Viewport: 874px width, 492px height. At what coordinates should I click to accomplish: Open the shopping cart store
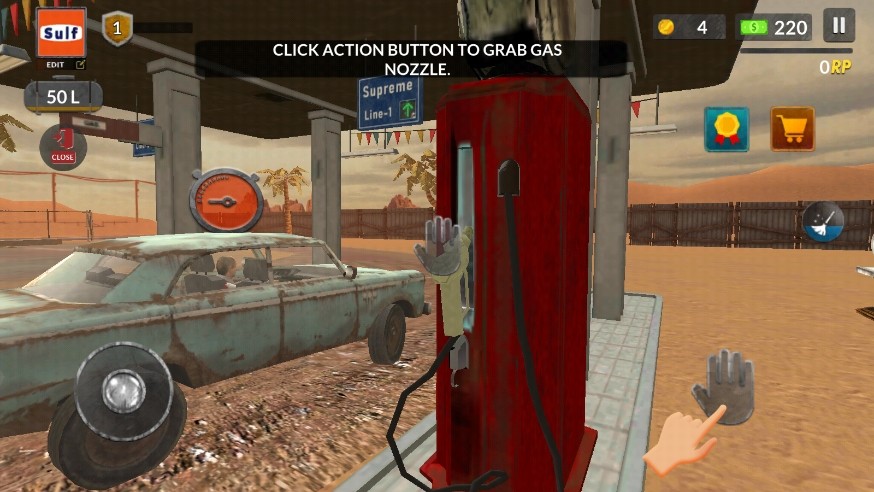792,129
